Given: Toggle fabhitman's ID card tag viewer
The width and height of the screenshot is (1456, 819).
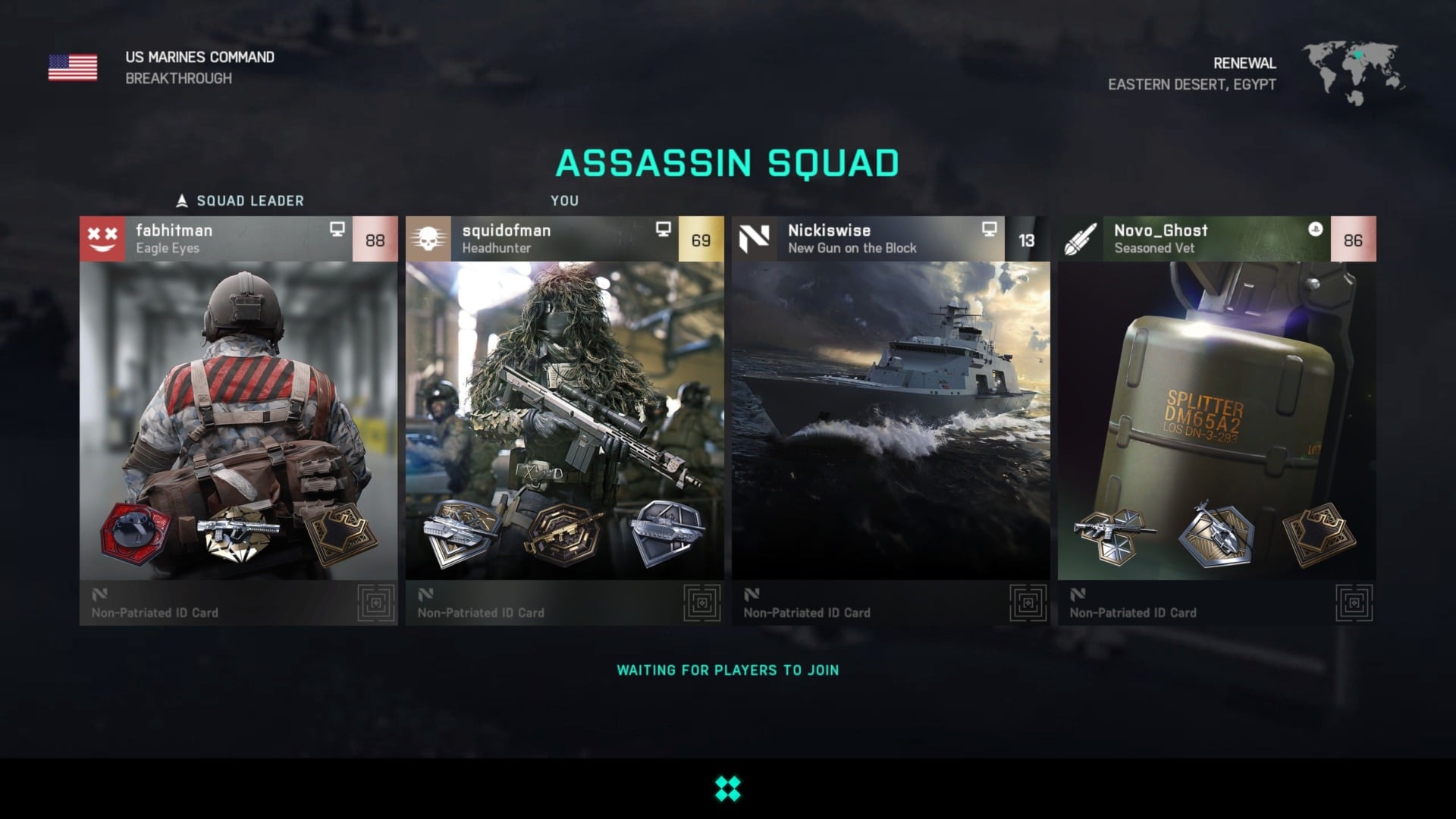Looking at the screenshot, I should pos(374,601).
